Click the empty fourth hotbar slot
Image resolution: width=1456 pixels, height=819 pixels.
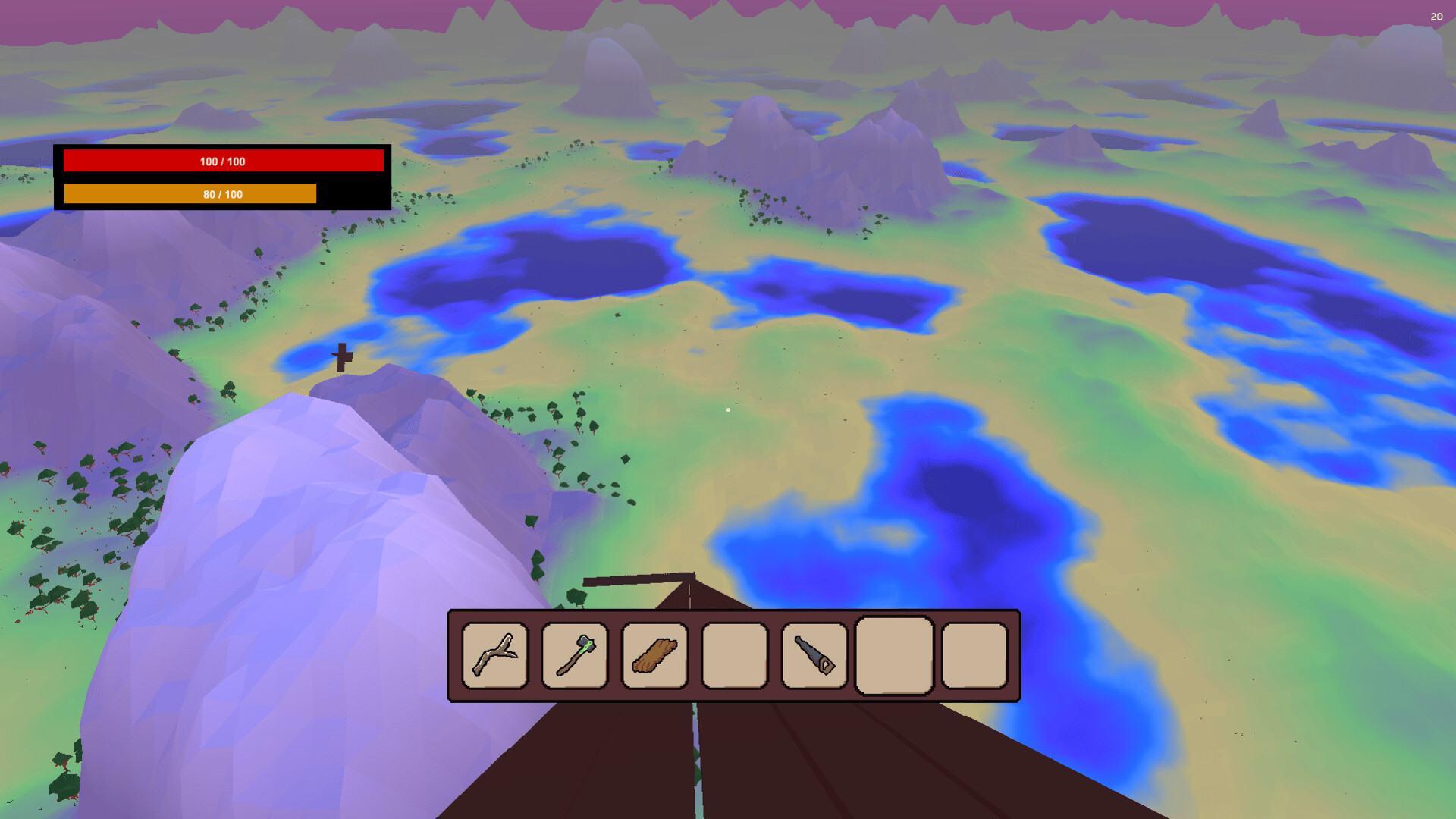pyautogui.click(x=733, y=657)
